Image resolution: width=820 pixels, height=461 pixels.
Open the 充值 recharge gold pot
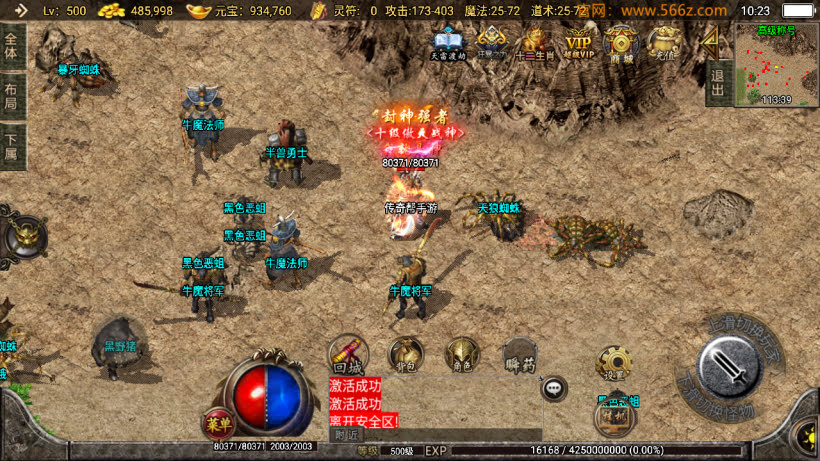tap(664, 42)
